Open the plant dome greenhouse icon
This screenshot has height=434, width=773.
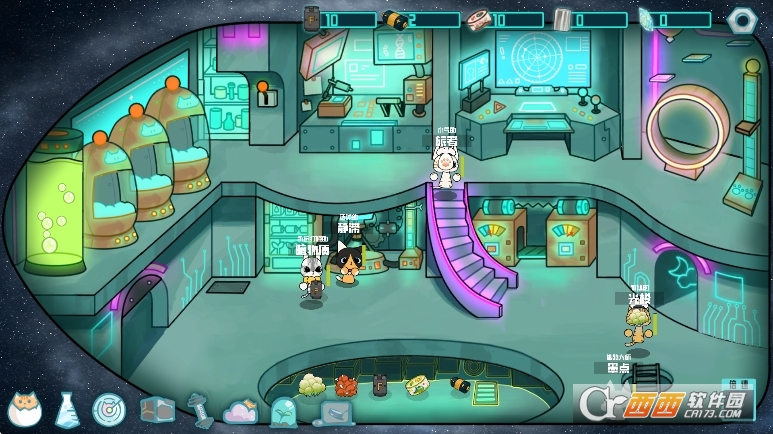click(283, 410)
